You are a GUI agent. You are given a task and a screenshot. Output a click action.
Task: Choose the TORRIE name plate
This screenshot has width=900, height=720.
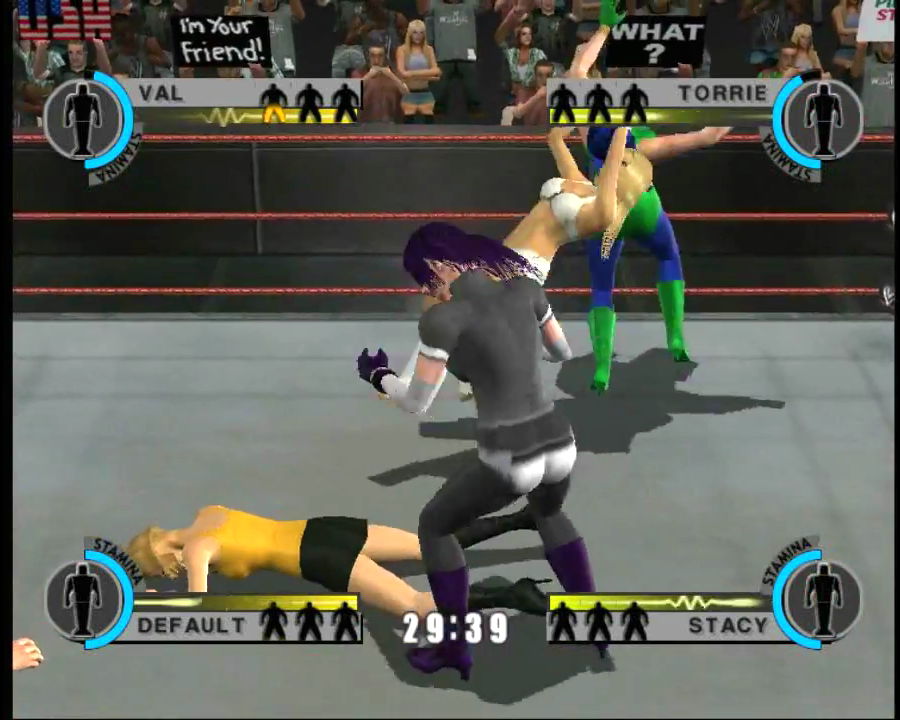735,94
